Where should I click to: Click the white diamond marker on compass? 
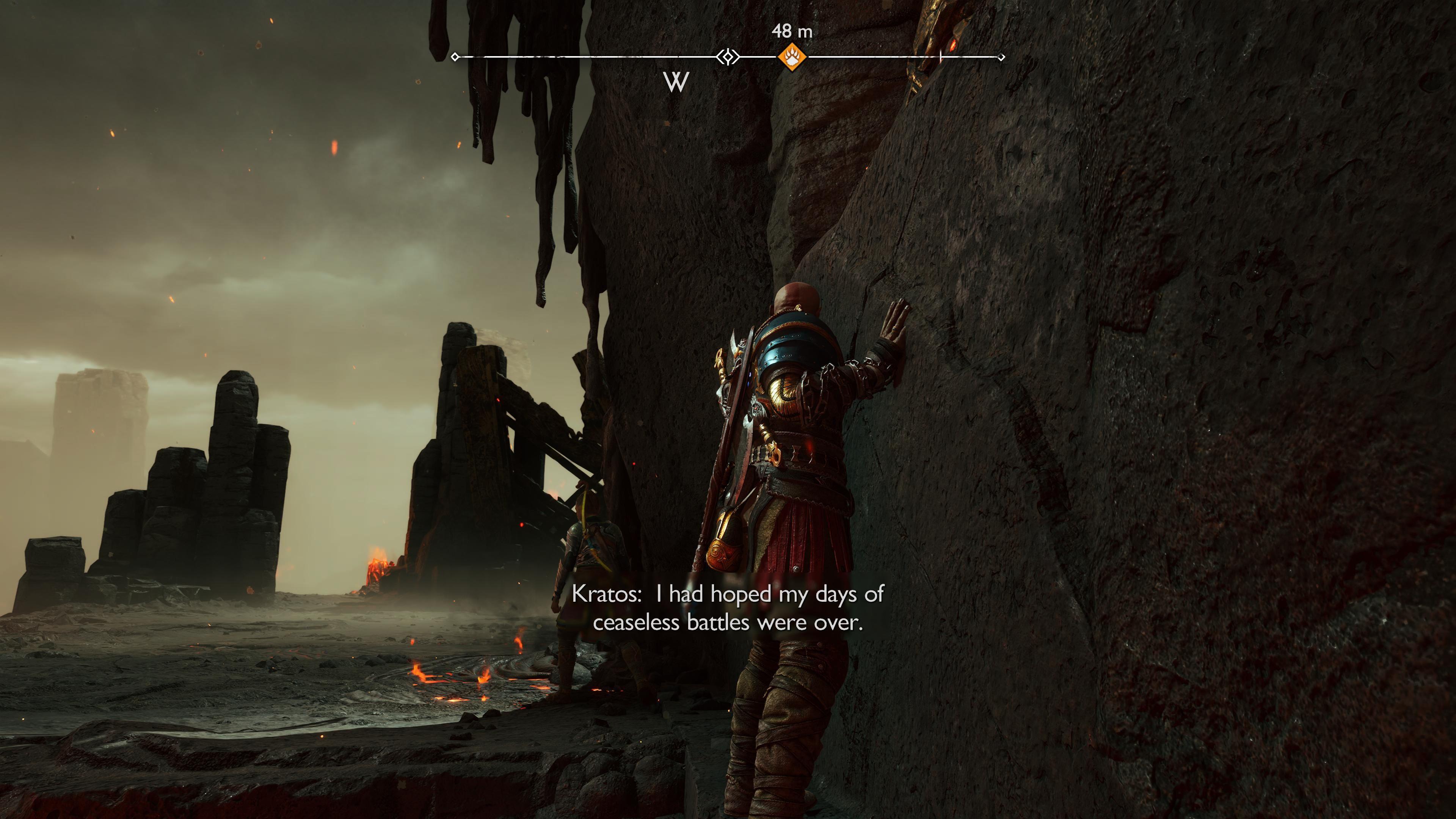coord(728,57)
